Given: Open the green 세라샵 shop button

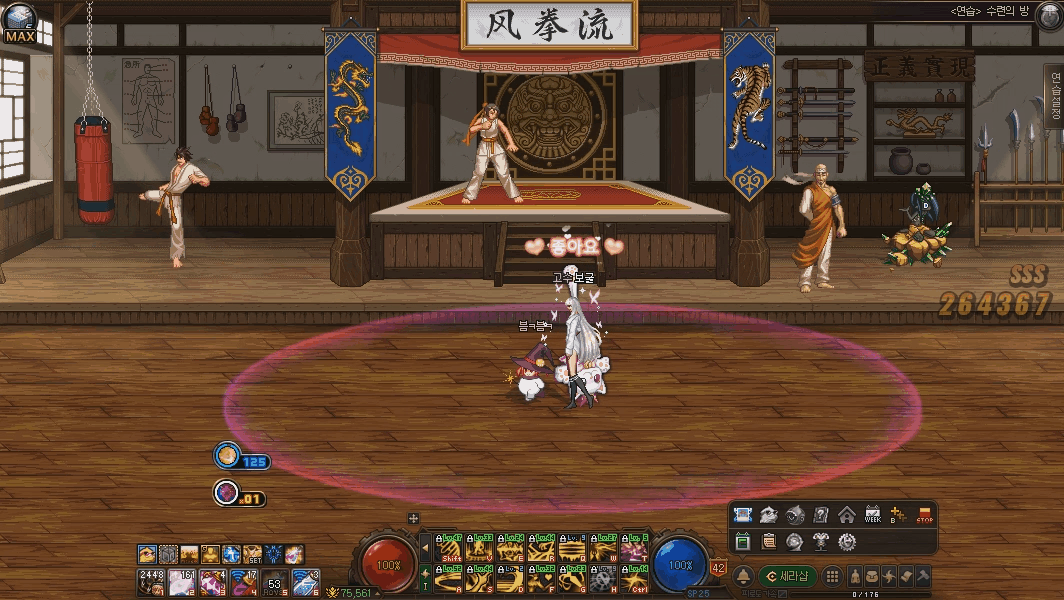Looking at the screenshot, I should (788, 576).
